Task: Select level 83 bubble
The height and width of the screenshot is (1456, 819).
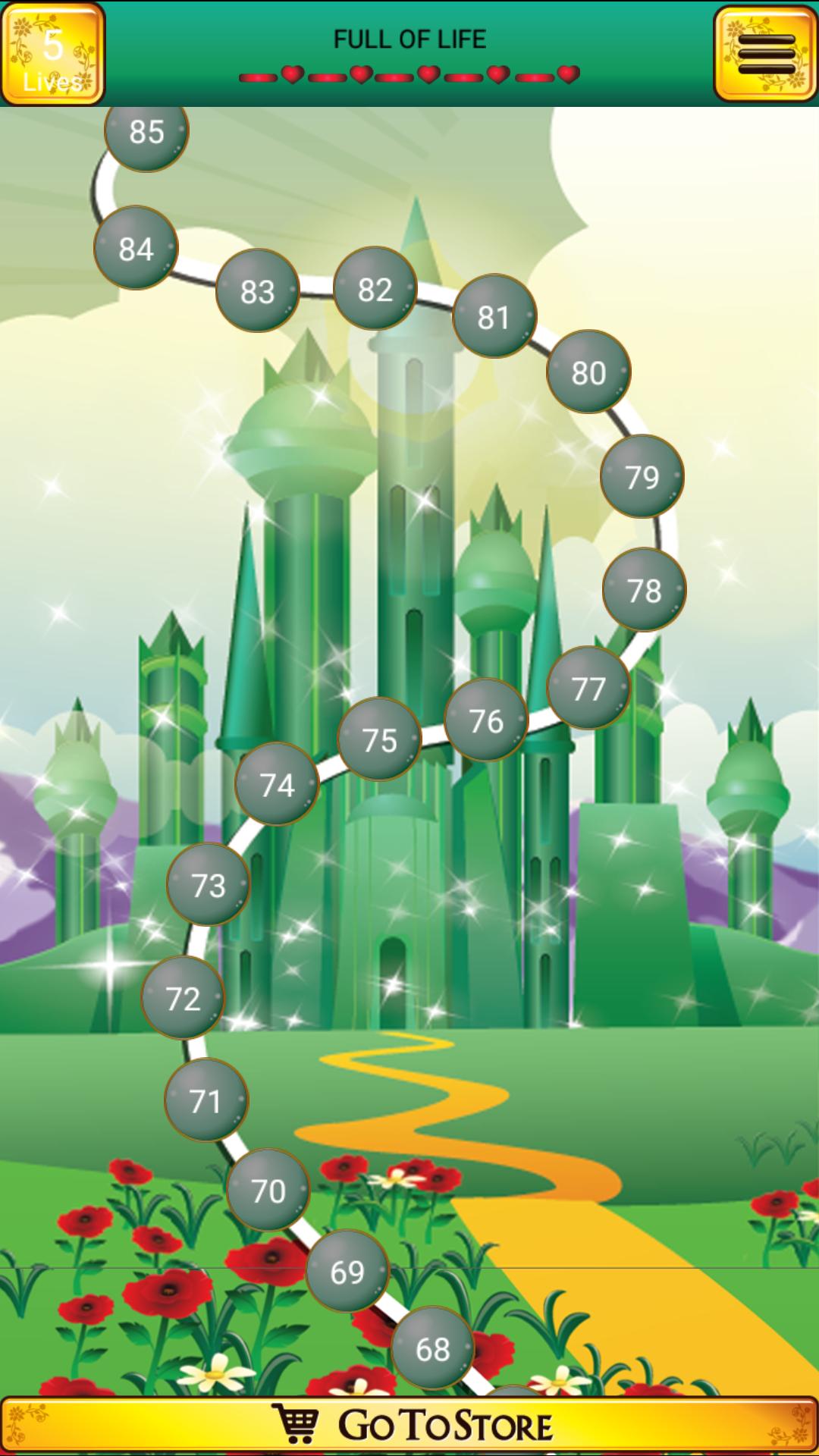Action: [x=257, y=290]
